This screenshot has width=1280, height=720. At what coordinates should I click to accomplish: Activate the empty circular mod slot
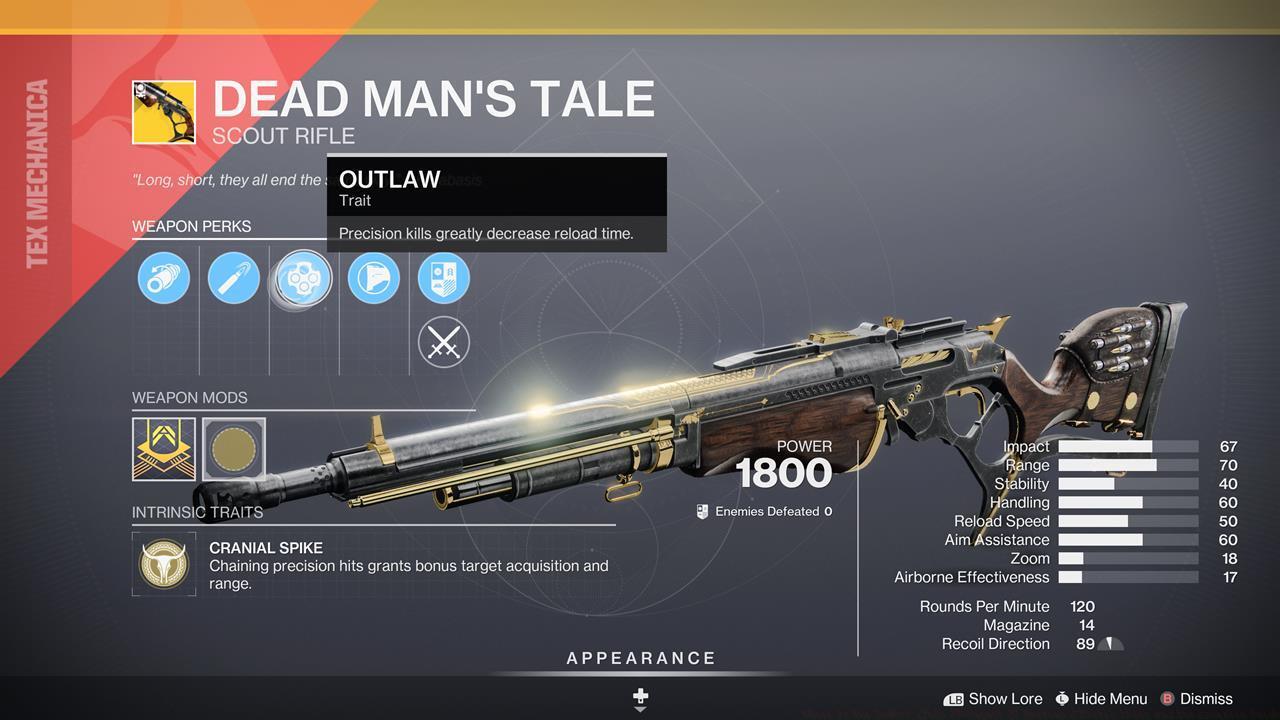pyautogui.click(x=235, y=450)
